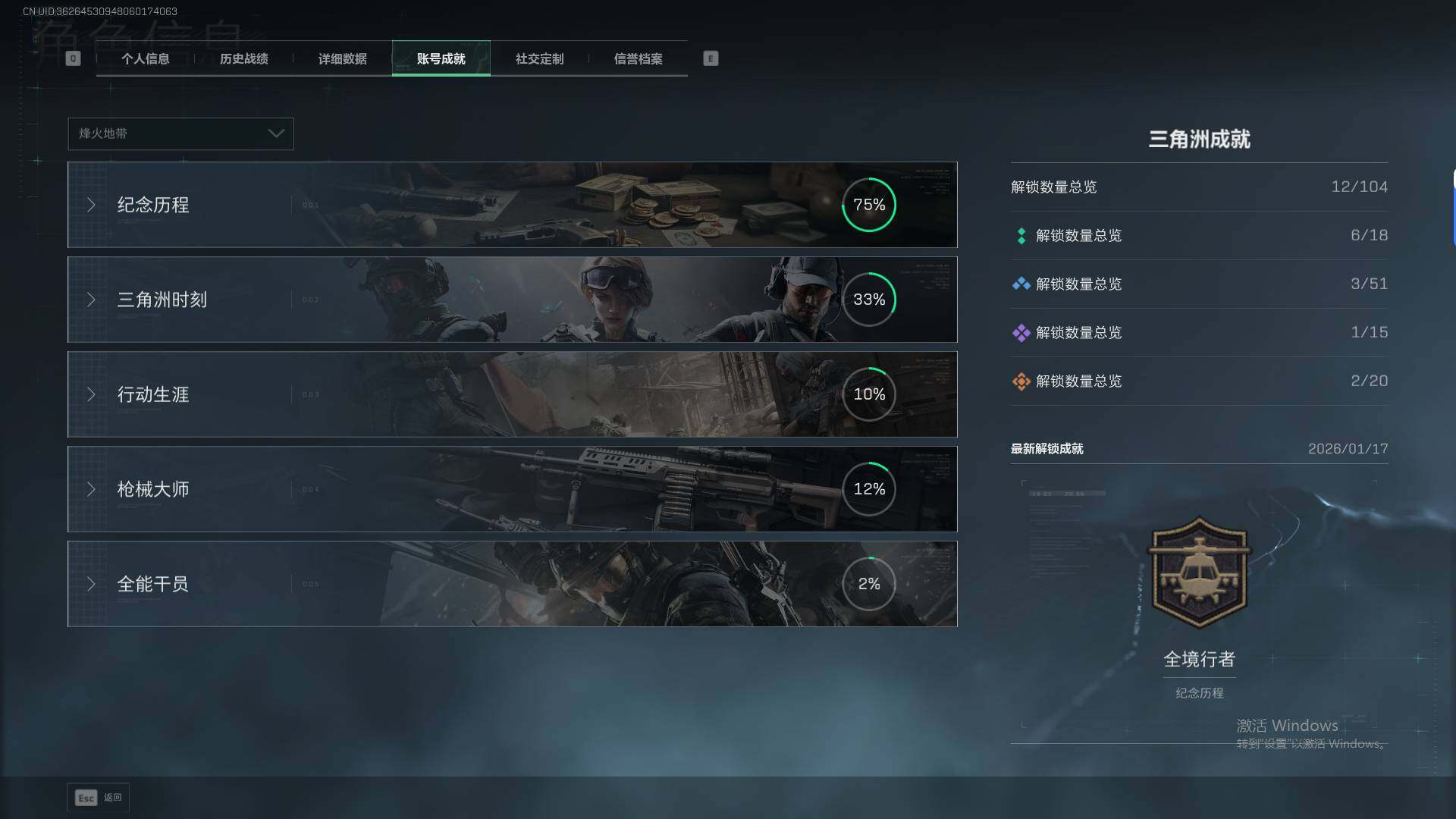Image resolution: width=1456 pixels, height=819 pixels.
Task: Expand the 行动生涯 achievement category
Action: coord(512,394)
